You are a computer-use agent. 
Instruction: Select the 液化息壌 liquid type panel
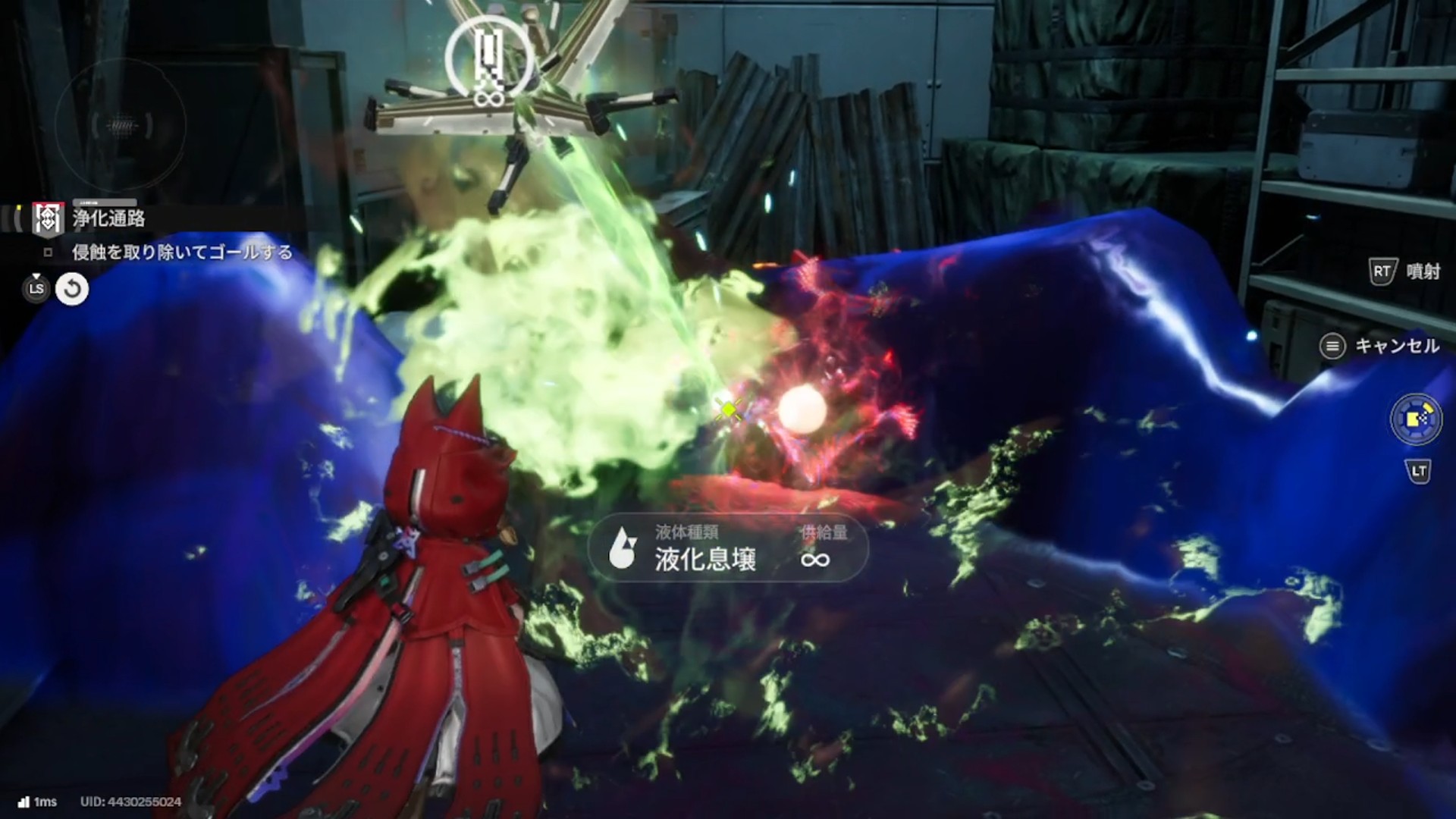pos(727,548)
